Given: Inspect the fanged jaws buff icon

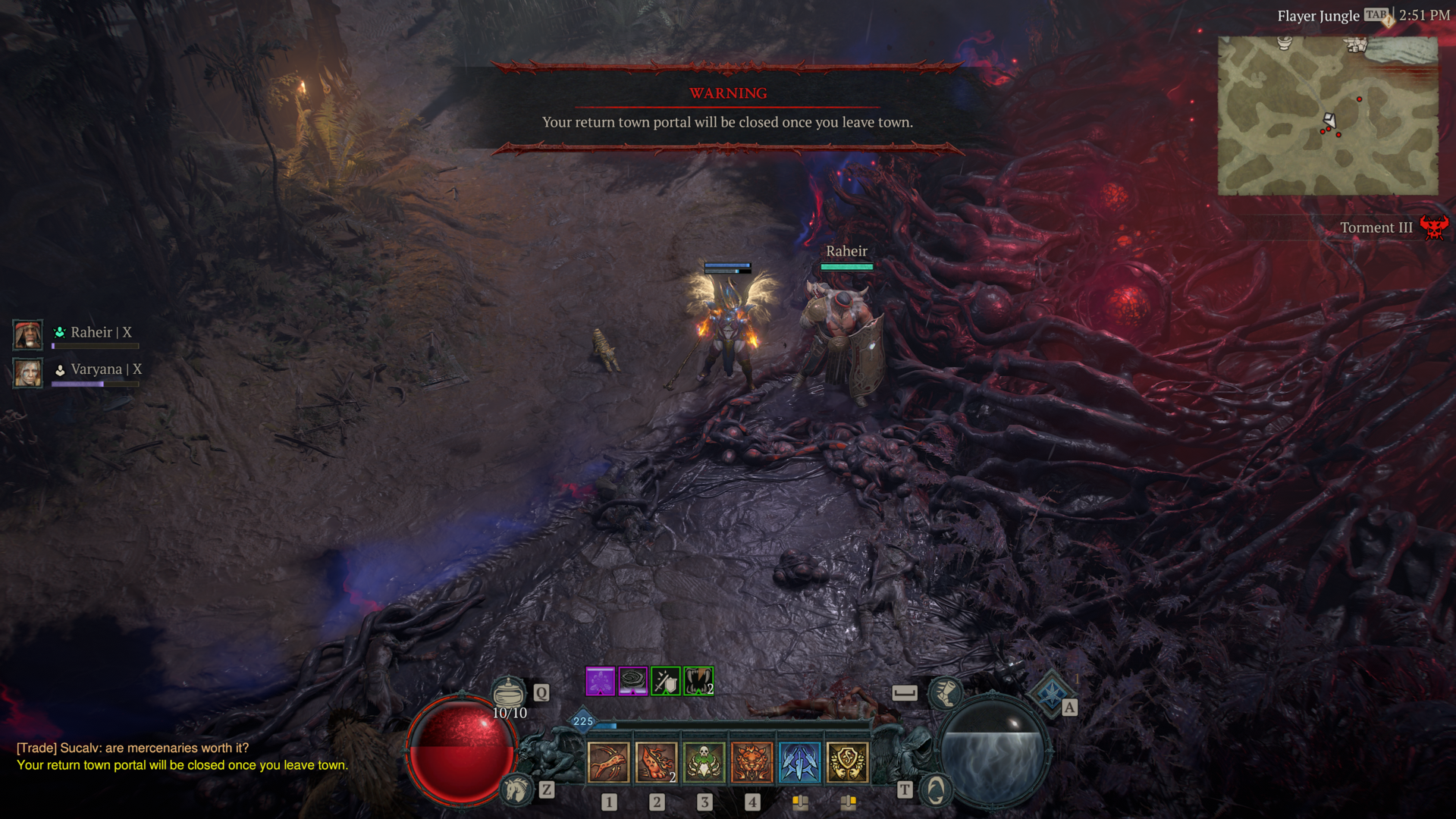Looking at the screenshot, I should coord(698,681).
